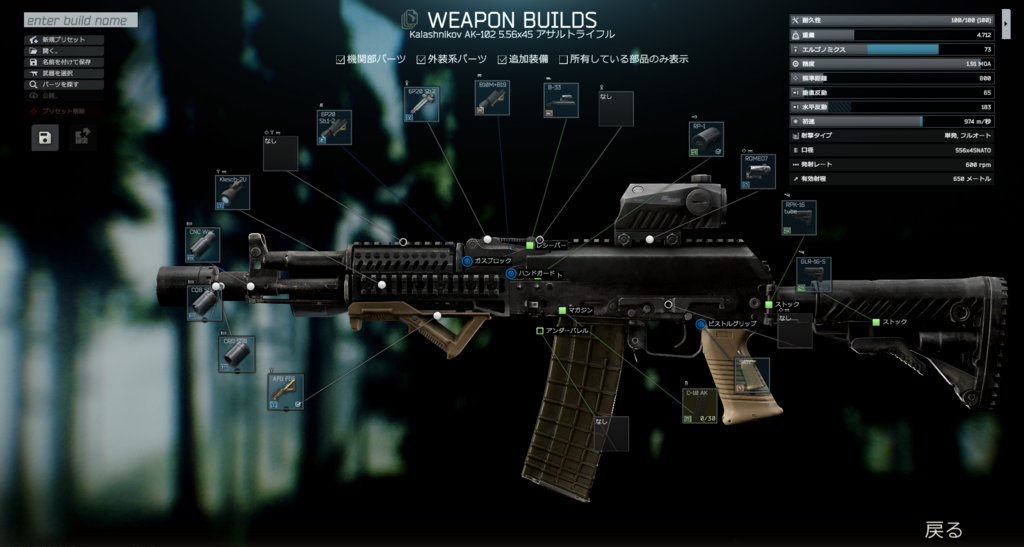Screen dimensions: 1024x547
Task: Select the Klesch-2U flashlight slot
Action: pos(232,193)
